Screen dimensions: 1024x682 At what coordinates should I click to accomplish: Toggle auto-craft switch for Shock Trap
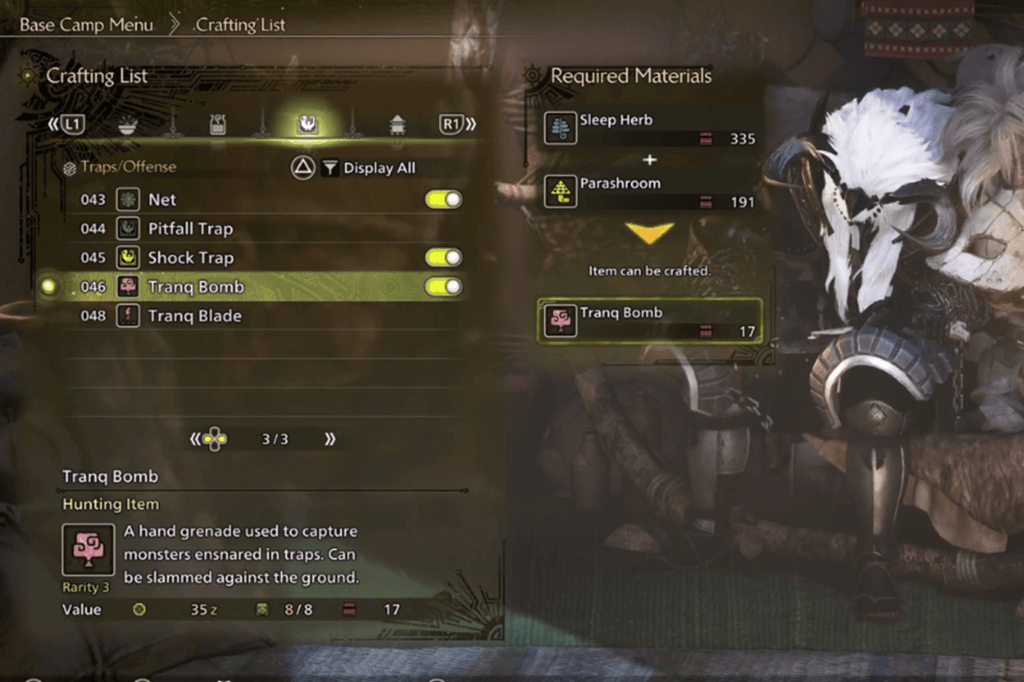(x=443, y=258)
